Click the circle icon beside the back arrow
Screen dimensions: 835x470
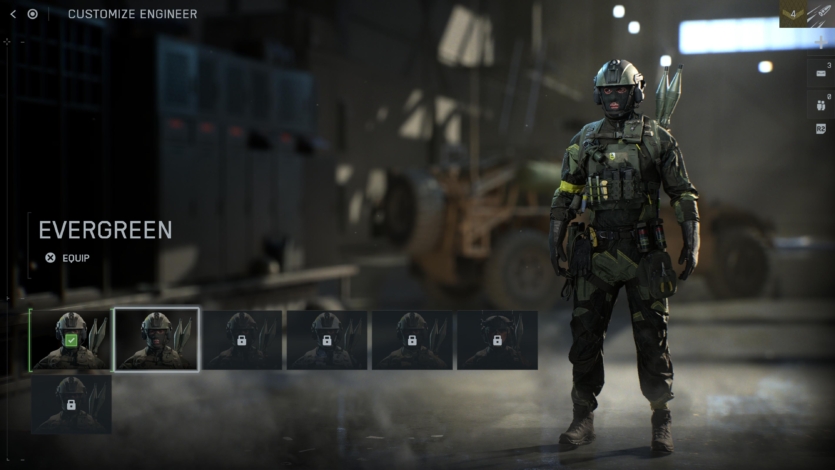[33, 14]
